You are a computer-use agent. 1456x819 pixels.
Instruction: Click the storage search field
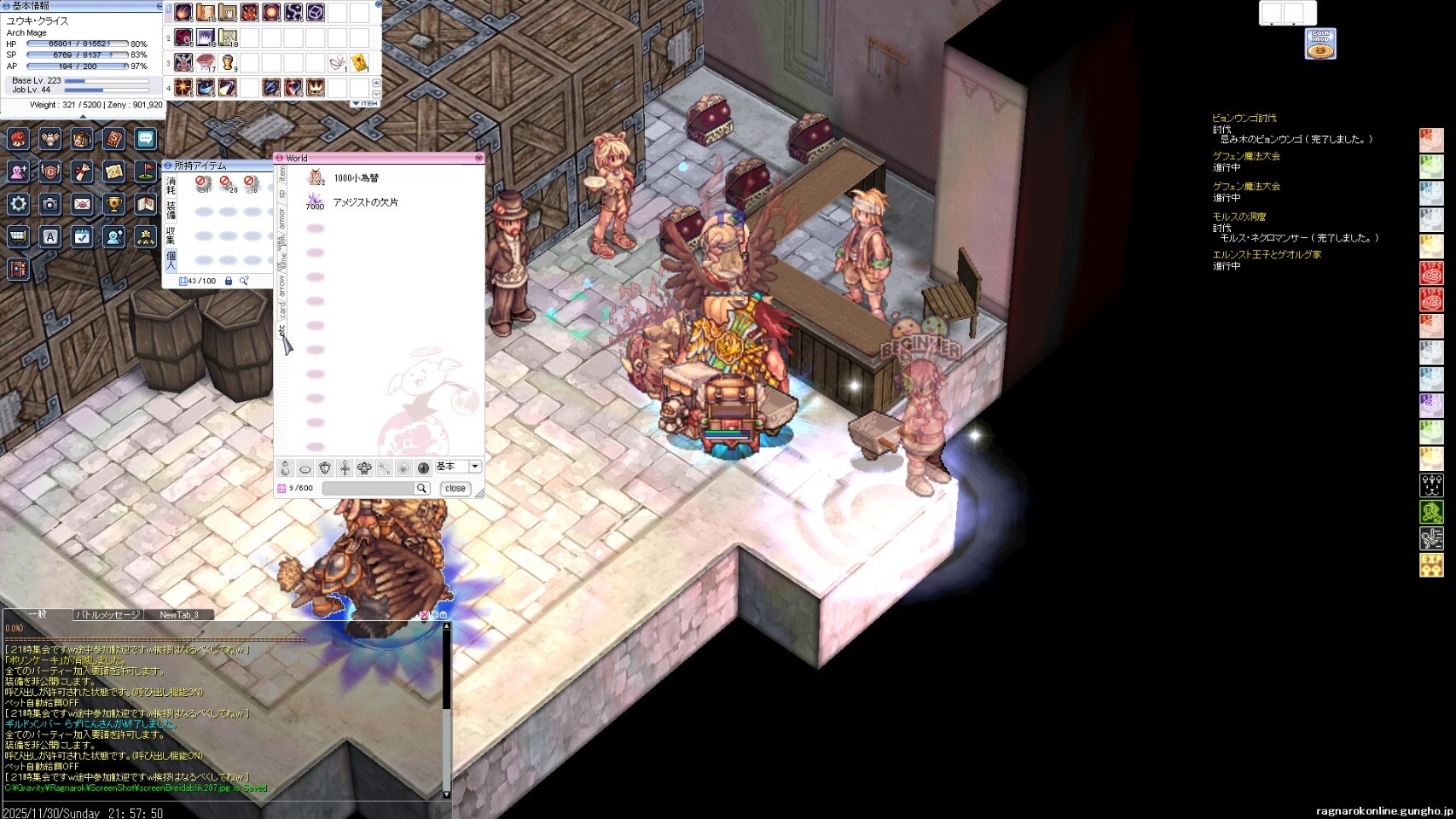(x=368, y=489)
